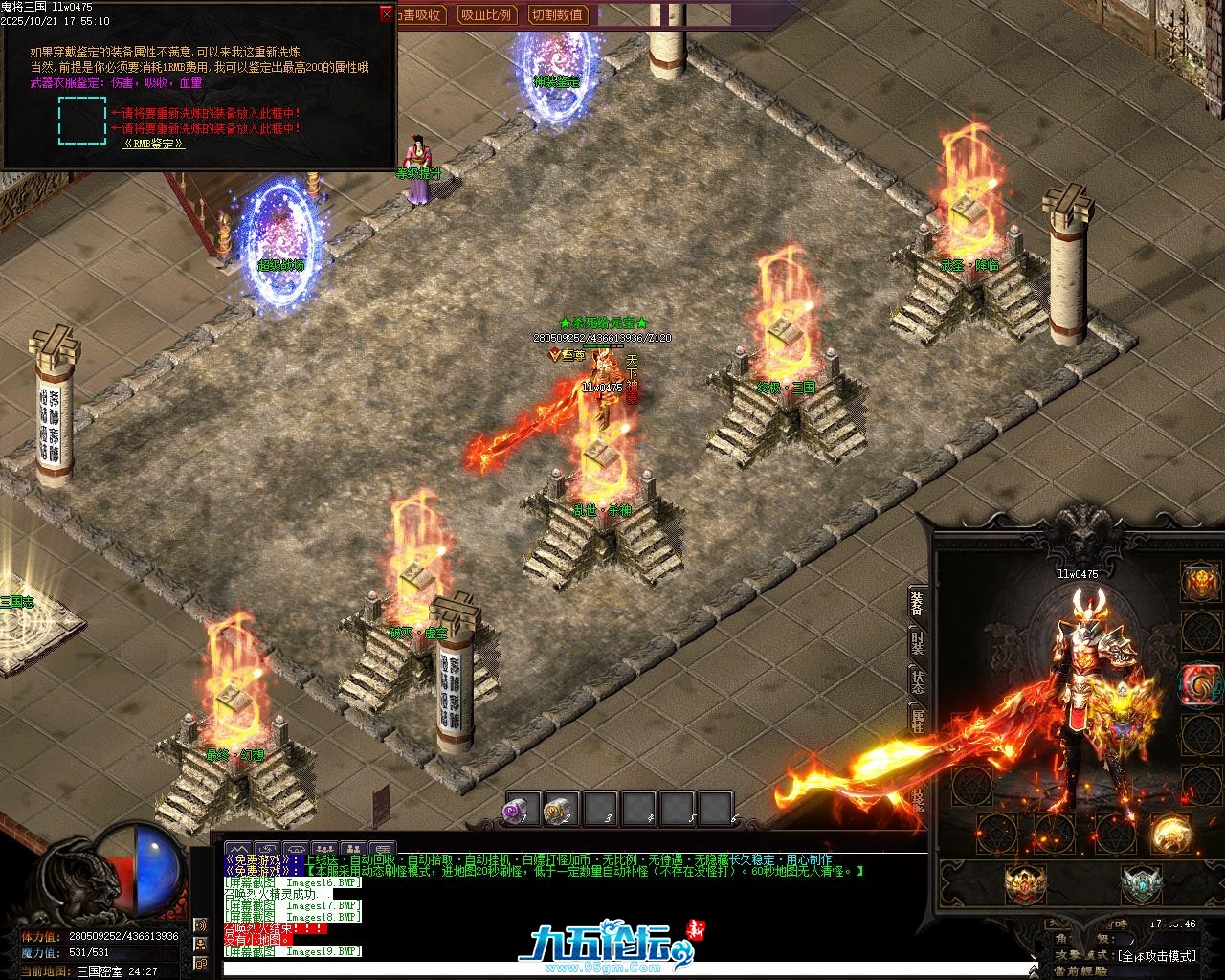Open the 切割数值 button
Screen dimensions: 1225x980
click(x=557, y=14)
